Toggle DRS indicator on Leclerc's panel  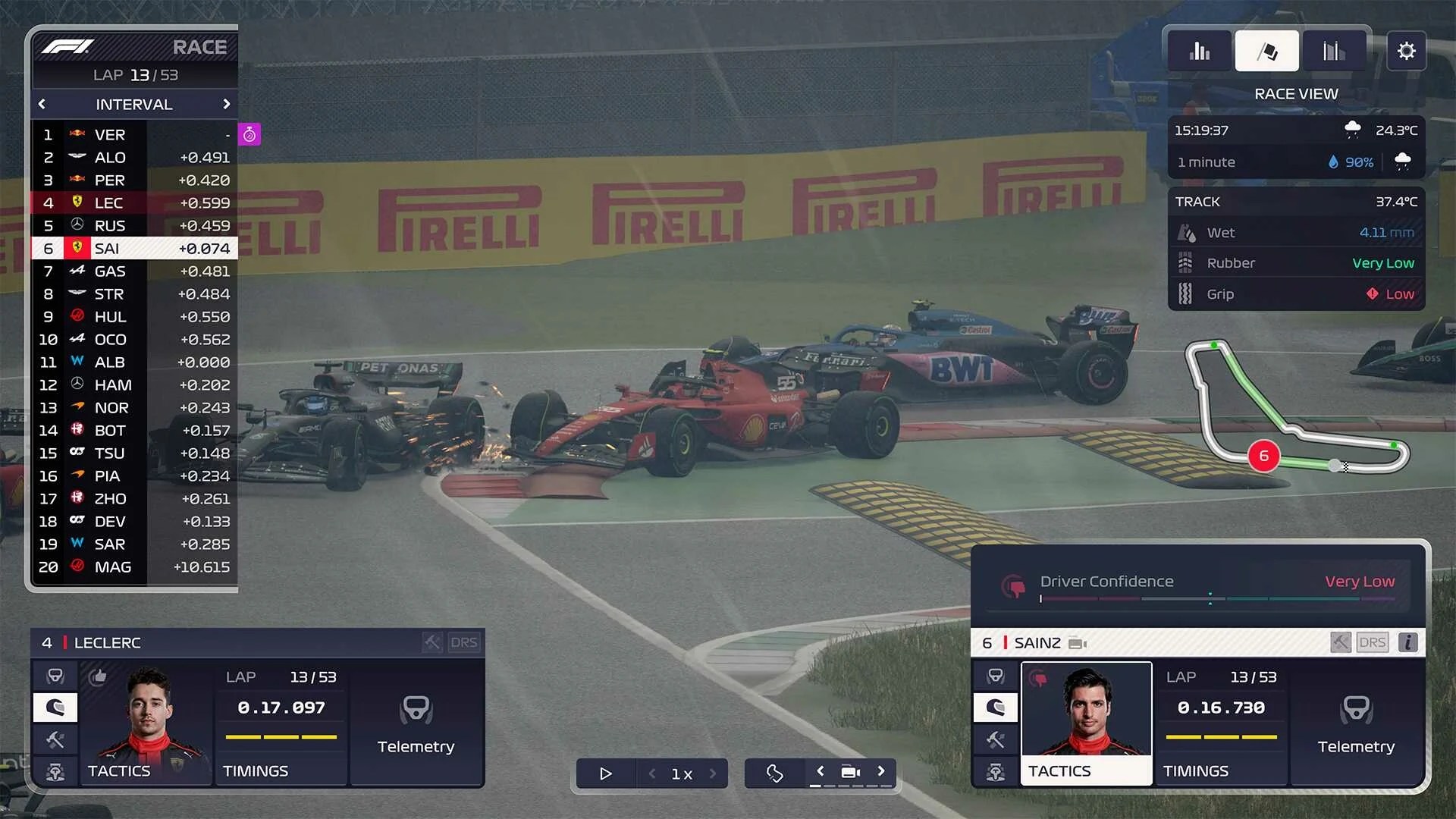[x=465, y=642]
